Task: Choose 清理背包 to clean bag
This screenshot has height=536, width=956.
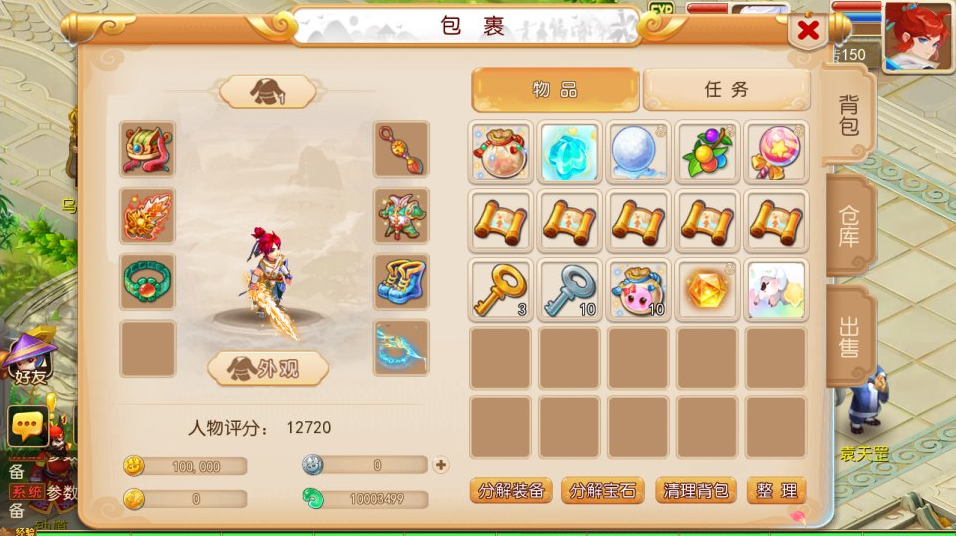Action: (696, 491)
